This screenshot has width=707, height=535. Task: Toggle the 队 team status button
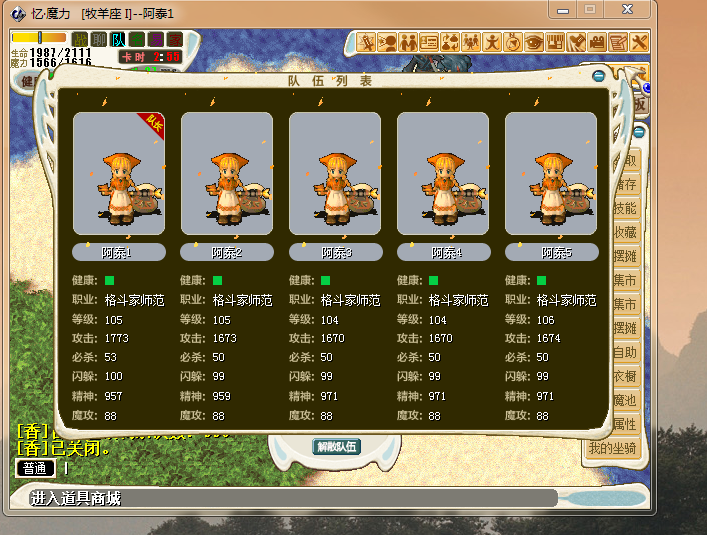tap(118, 39)
